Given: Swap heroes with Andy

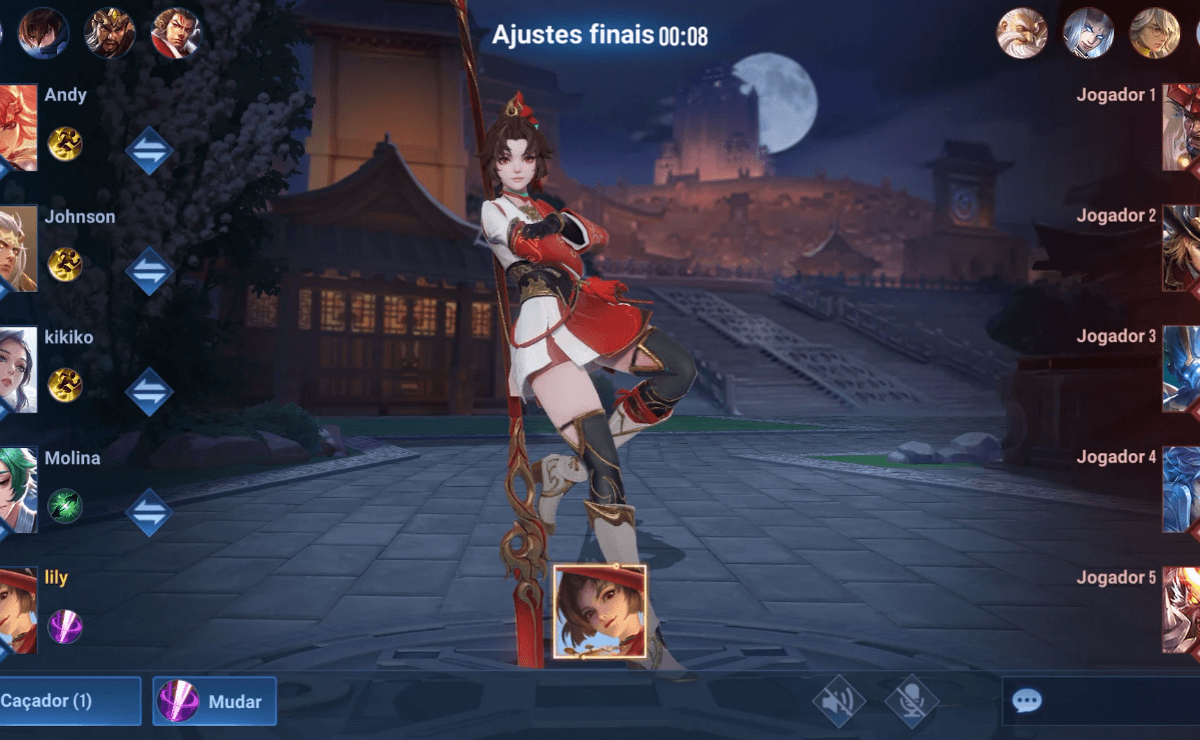Looking at the screenshot, I should (x=149, y=151).
